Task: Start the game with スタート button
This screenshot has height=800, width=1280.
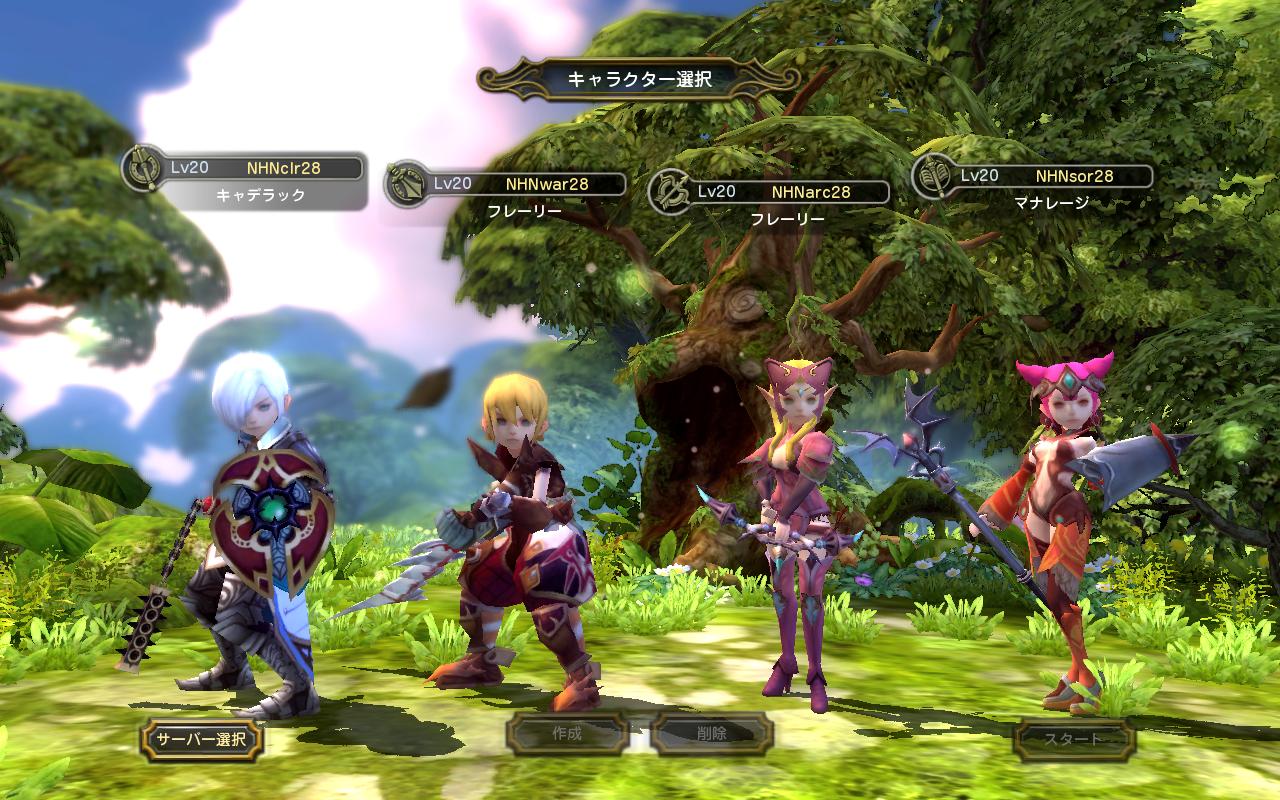Action: click(1073, 740)
